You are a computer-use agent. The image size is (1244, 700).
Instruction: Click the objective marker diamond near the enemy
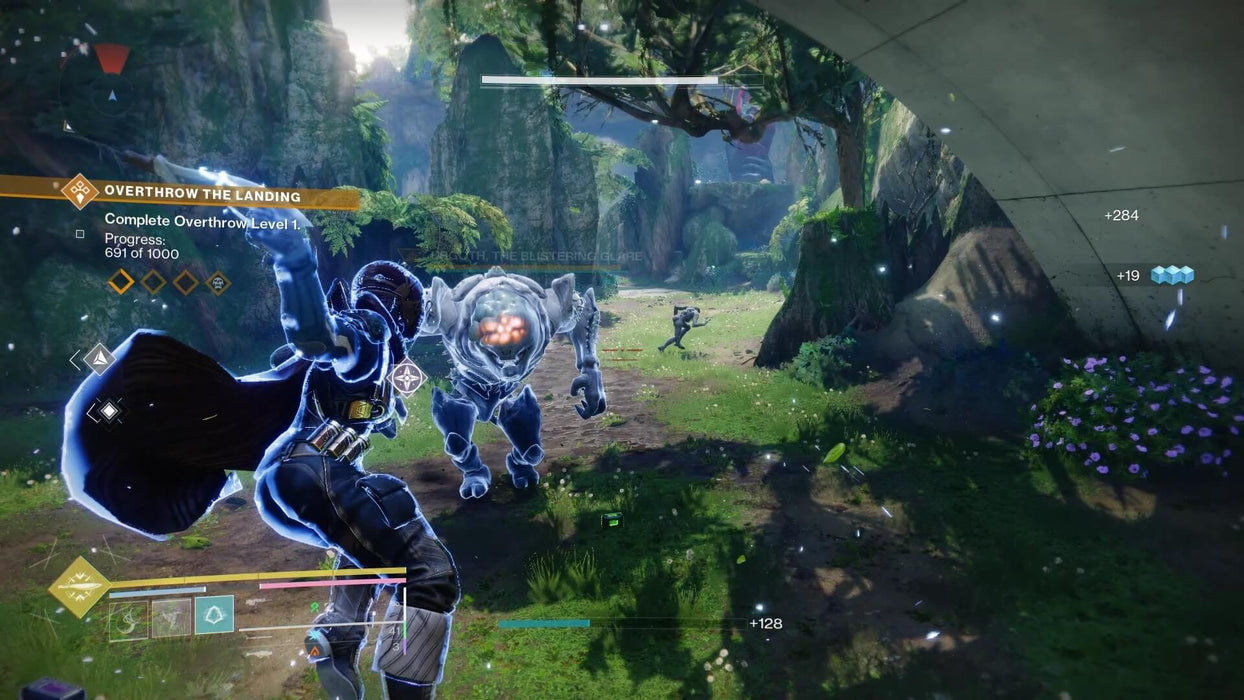pos(408,378)
